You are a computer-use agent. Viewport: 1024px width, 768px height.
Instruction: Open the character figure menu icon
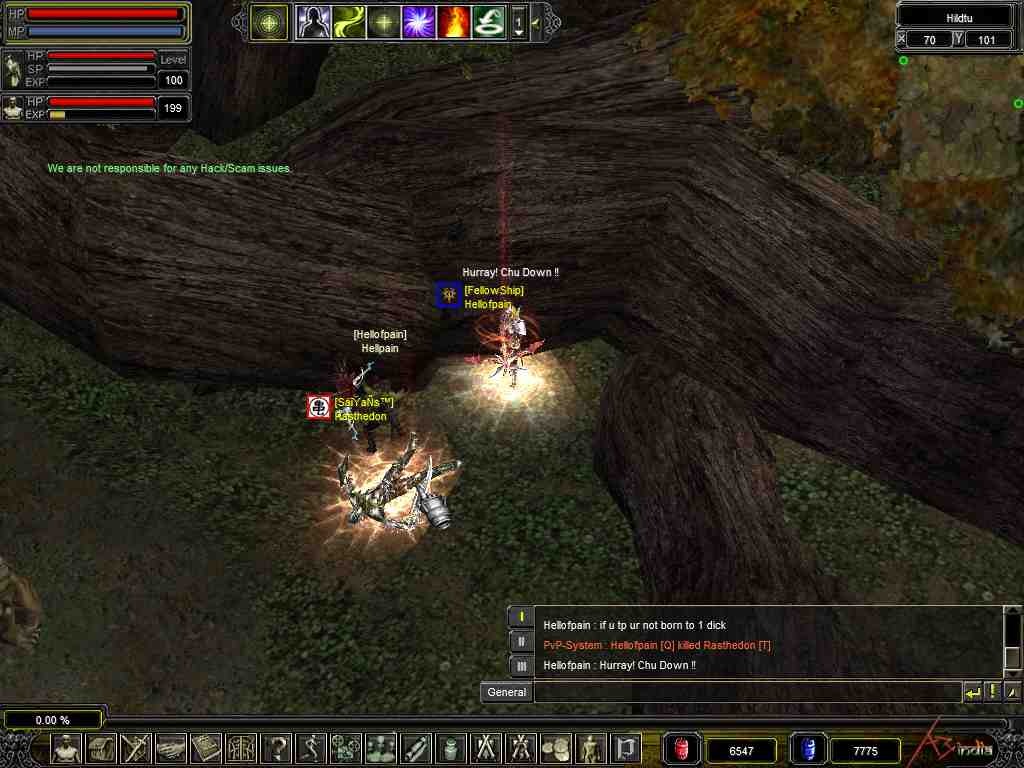(x=67, y=747)
